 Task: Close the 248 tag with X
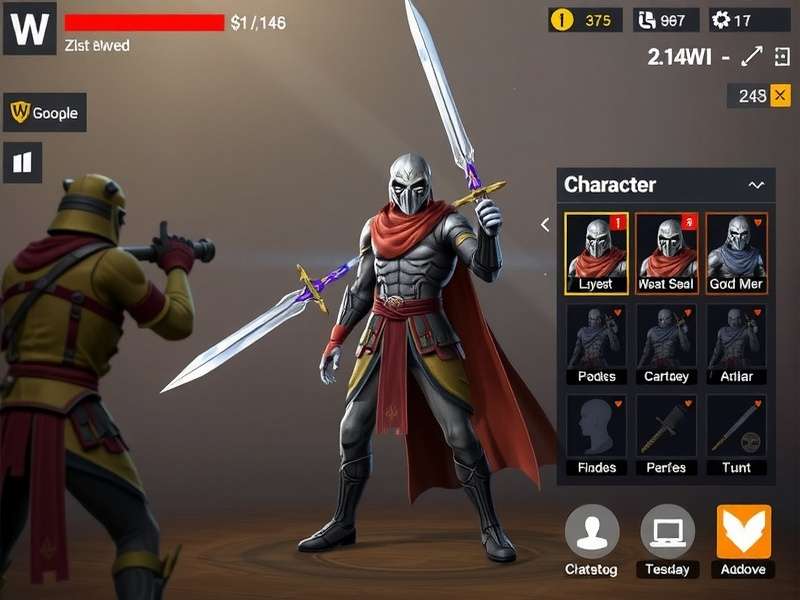pos(781,95)
